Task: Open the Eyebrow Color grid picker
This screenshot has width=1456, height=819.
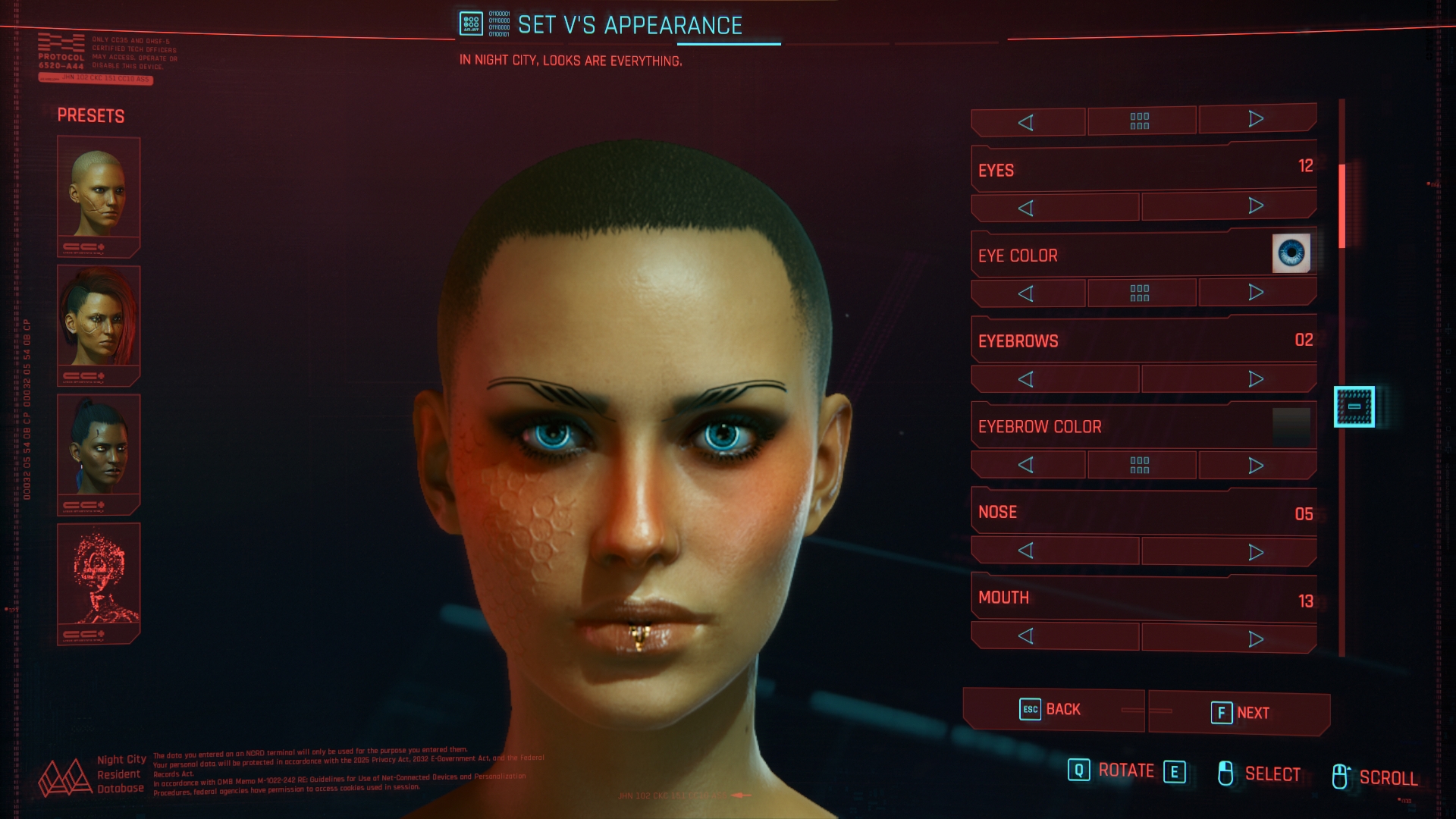Action: coord(1140,465)
